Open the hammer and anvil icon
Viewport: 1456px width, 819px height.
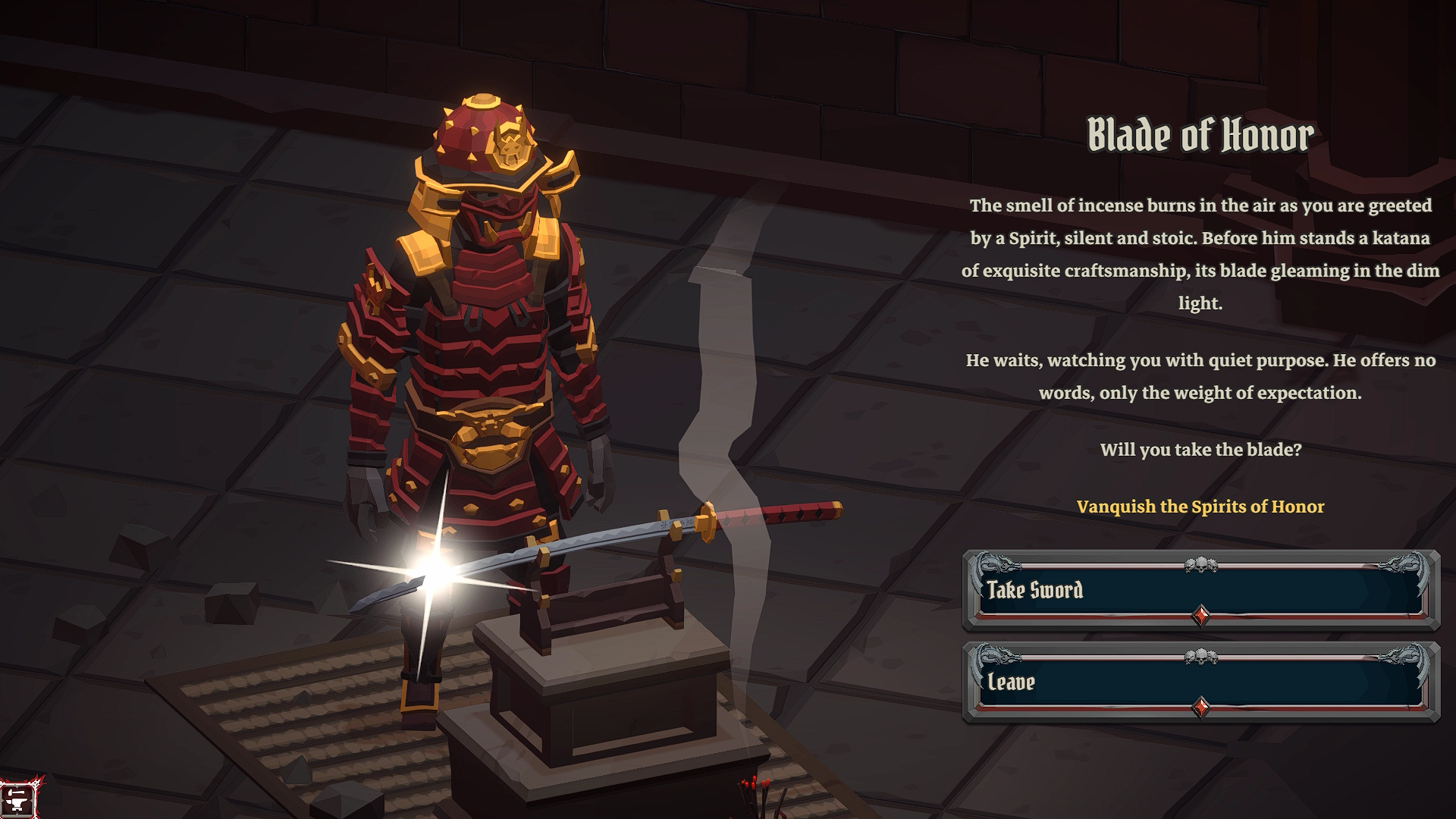coord(17,800)
